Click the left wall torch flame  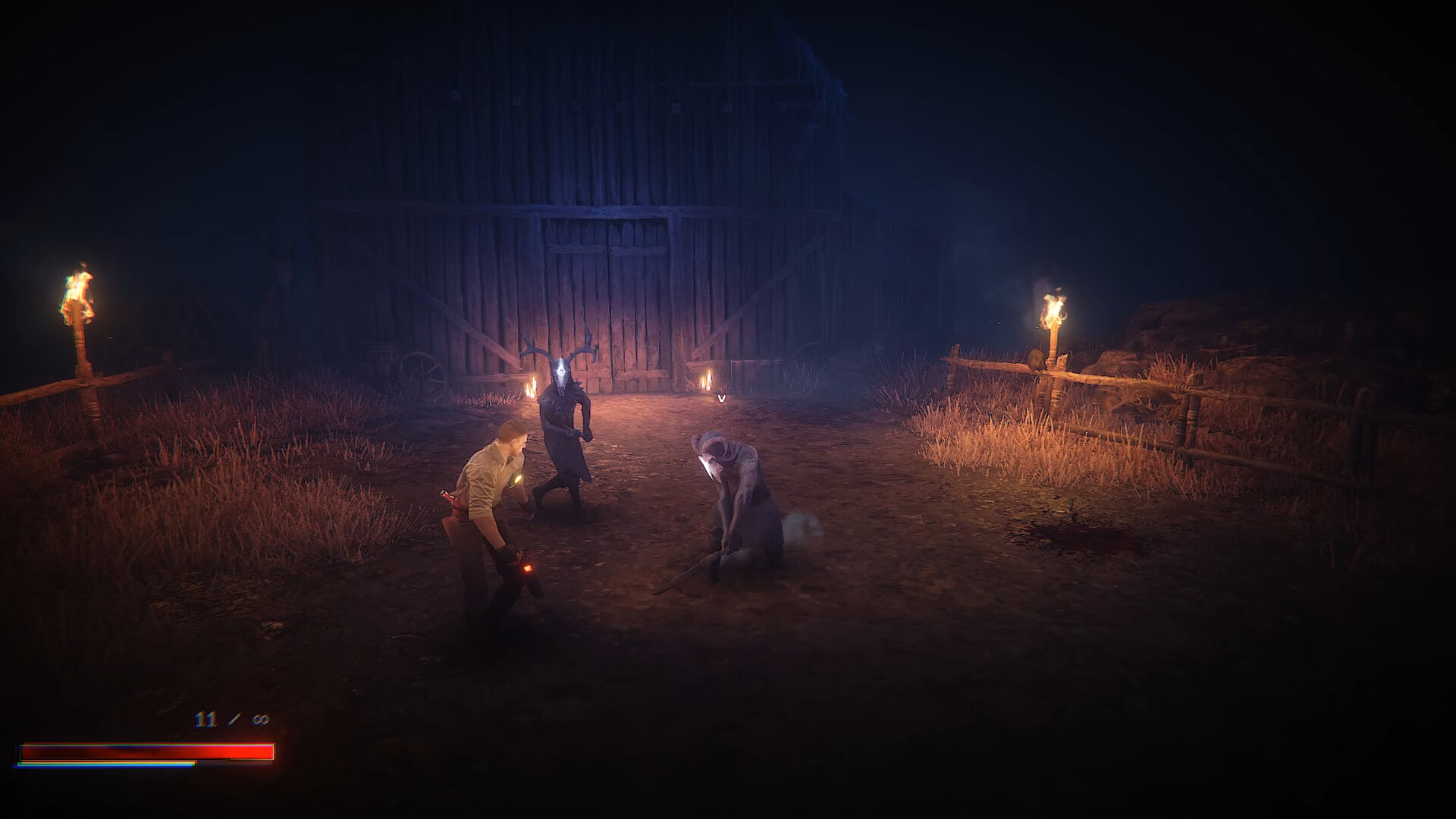pos(80,292)
